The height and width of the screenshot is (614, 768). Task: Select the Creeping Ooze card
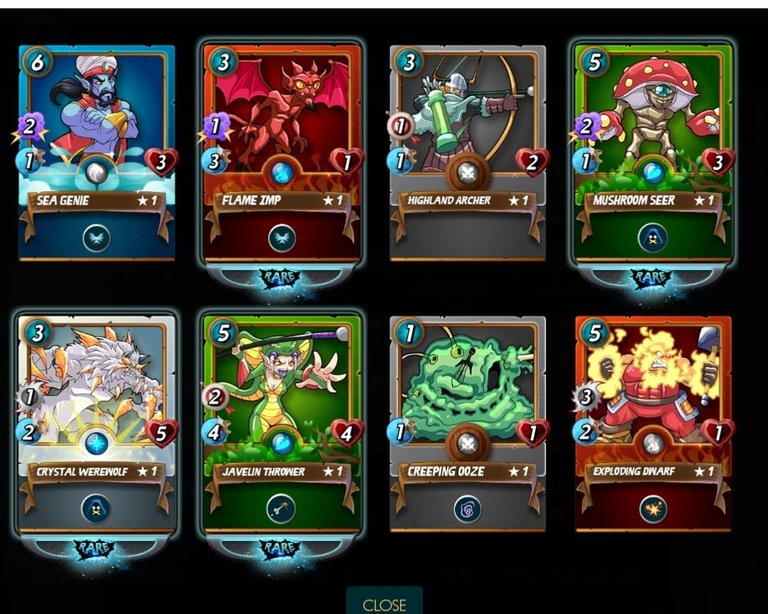coord(467,422)
